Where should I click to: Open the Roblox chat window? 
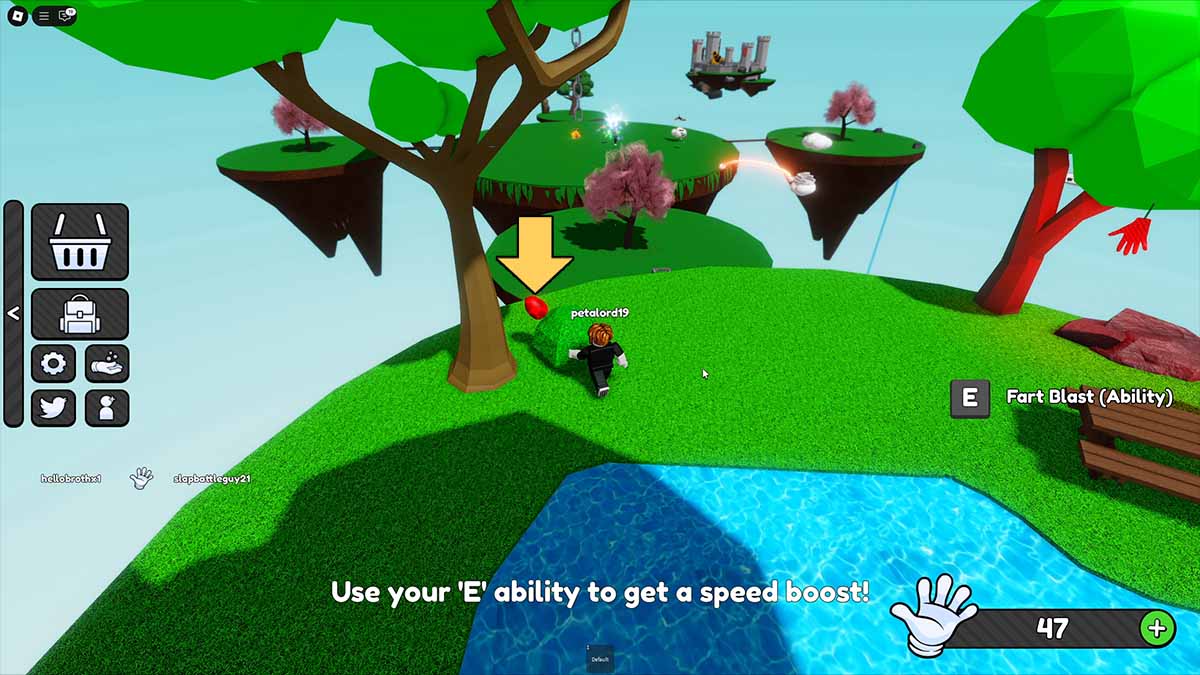click(x=66, y=15)
